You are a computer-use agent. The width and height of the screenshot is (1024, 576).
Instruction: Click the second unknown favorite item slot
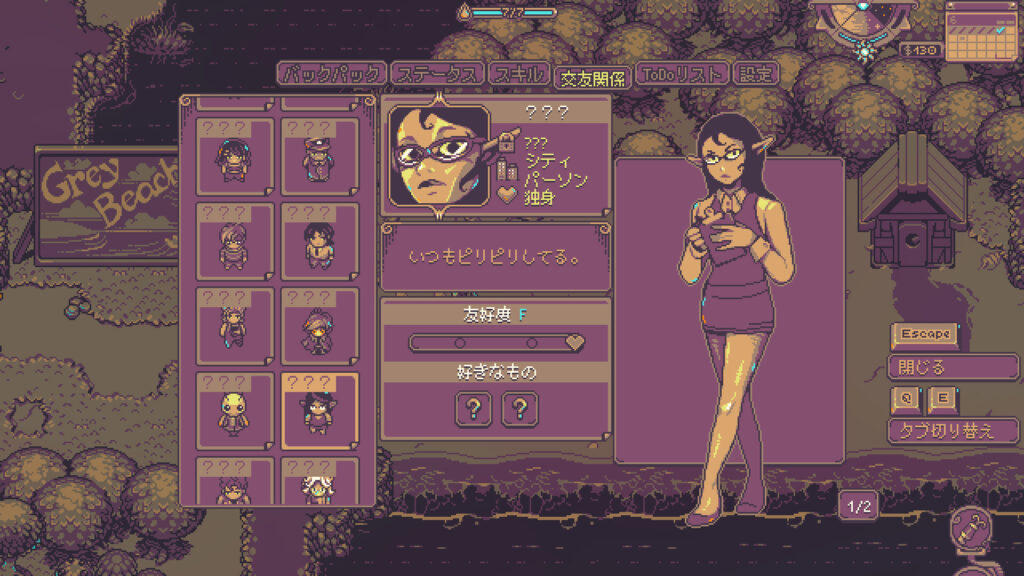click(x=520, y=408)
